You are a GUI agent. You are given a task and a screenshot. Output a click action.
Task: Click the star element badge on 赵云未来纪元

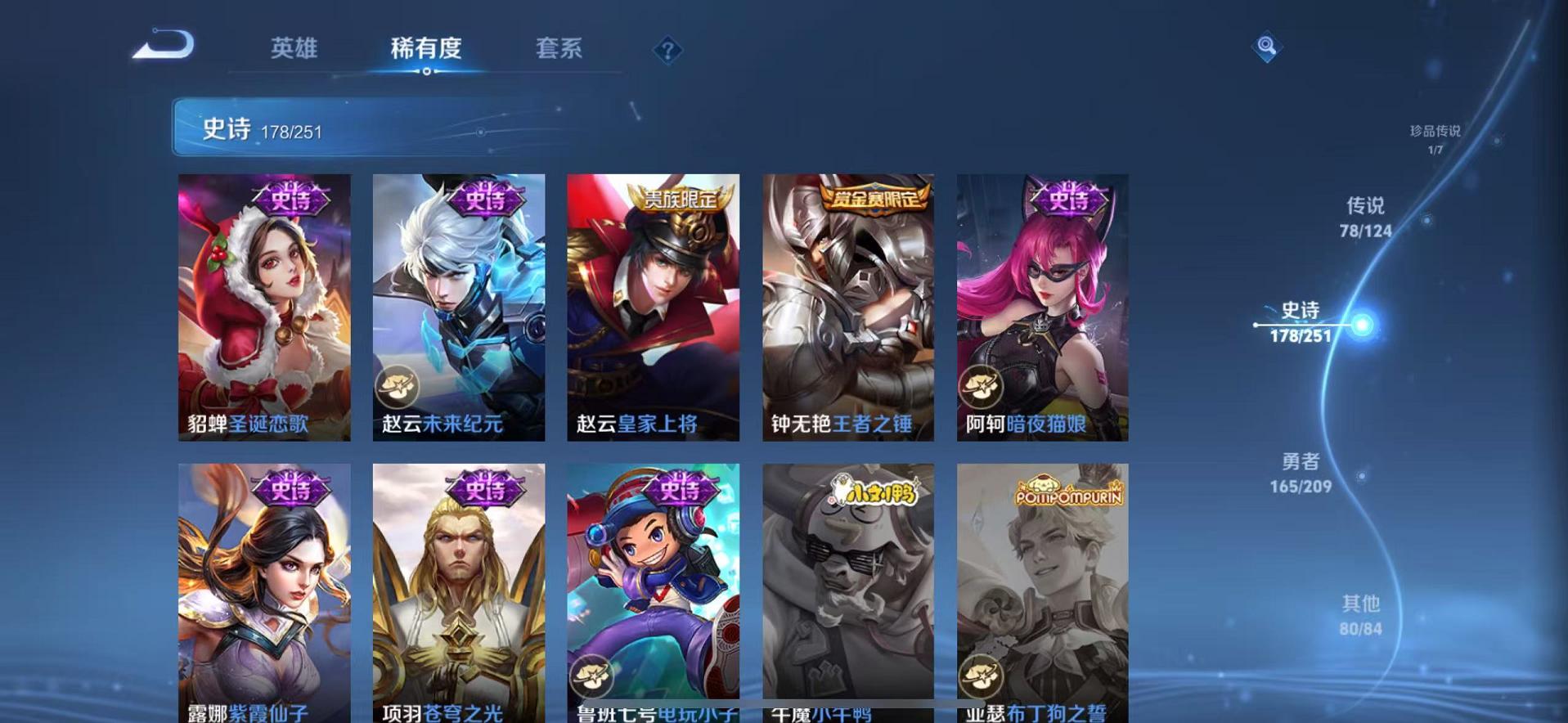point(394,384)
